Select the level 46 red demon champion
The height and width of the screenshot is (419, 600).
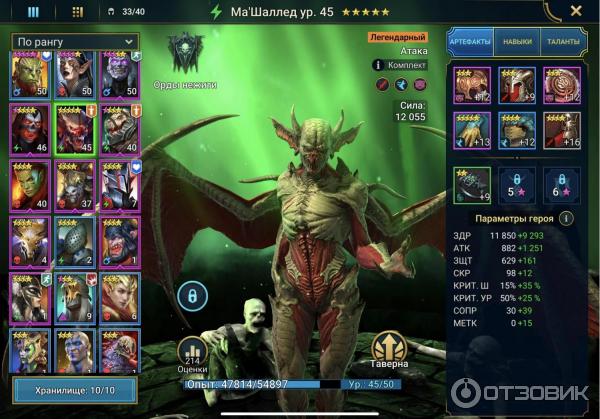tap(29, 129)
